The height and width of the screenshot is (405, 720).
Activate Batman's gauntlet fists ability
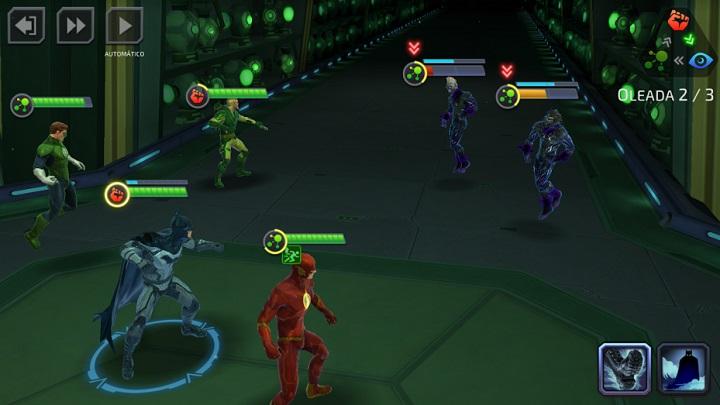(x=625, y=368)
